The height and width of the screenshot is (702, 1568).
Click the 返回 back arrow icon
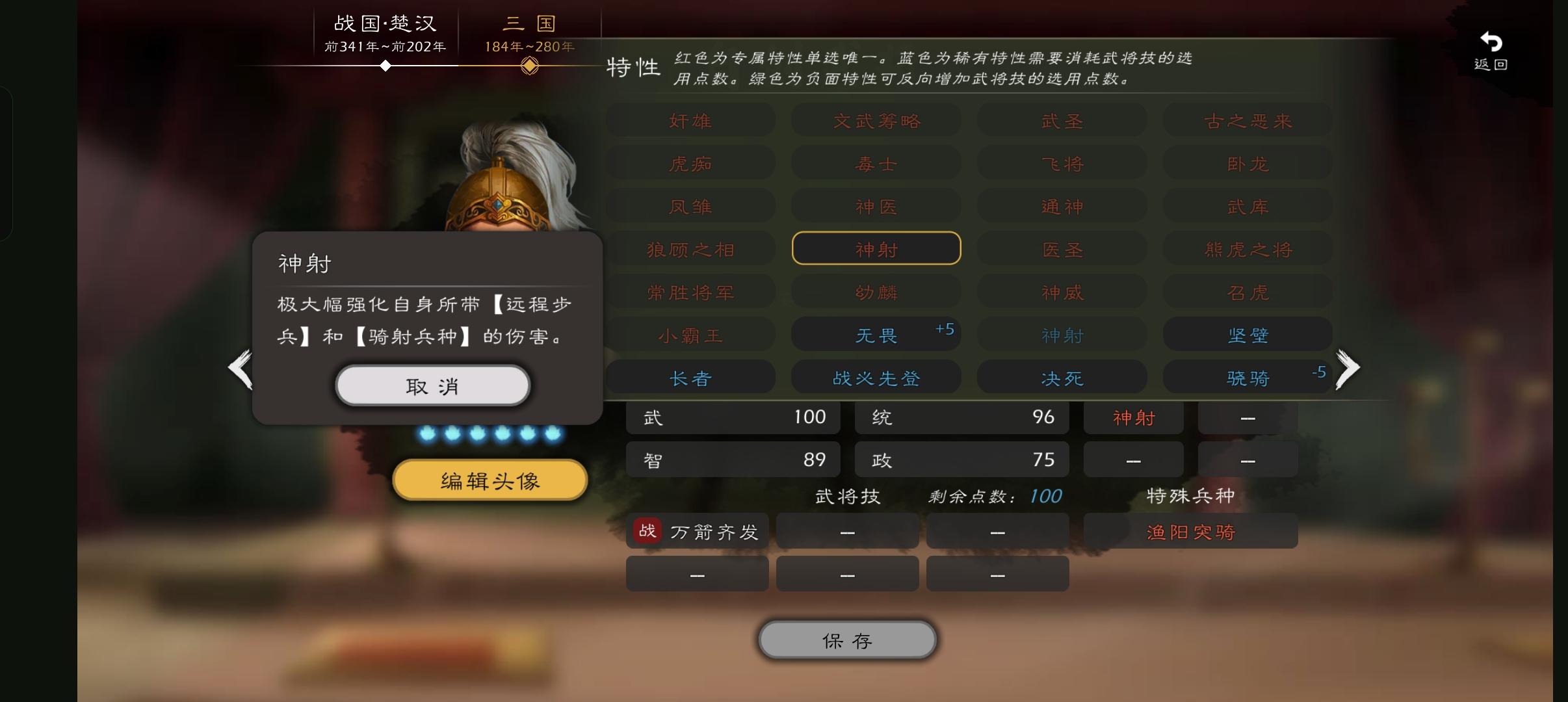1489,41
